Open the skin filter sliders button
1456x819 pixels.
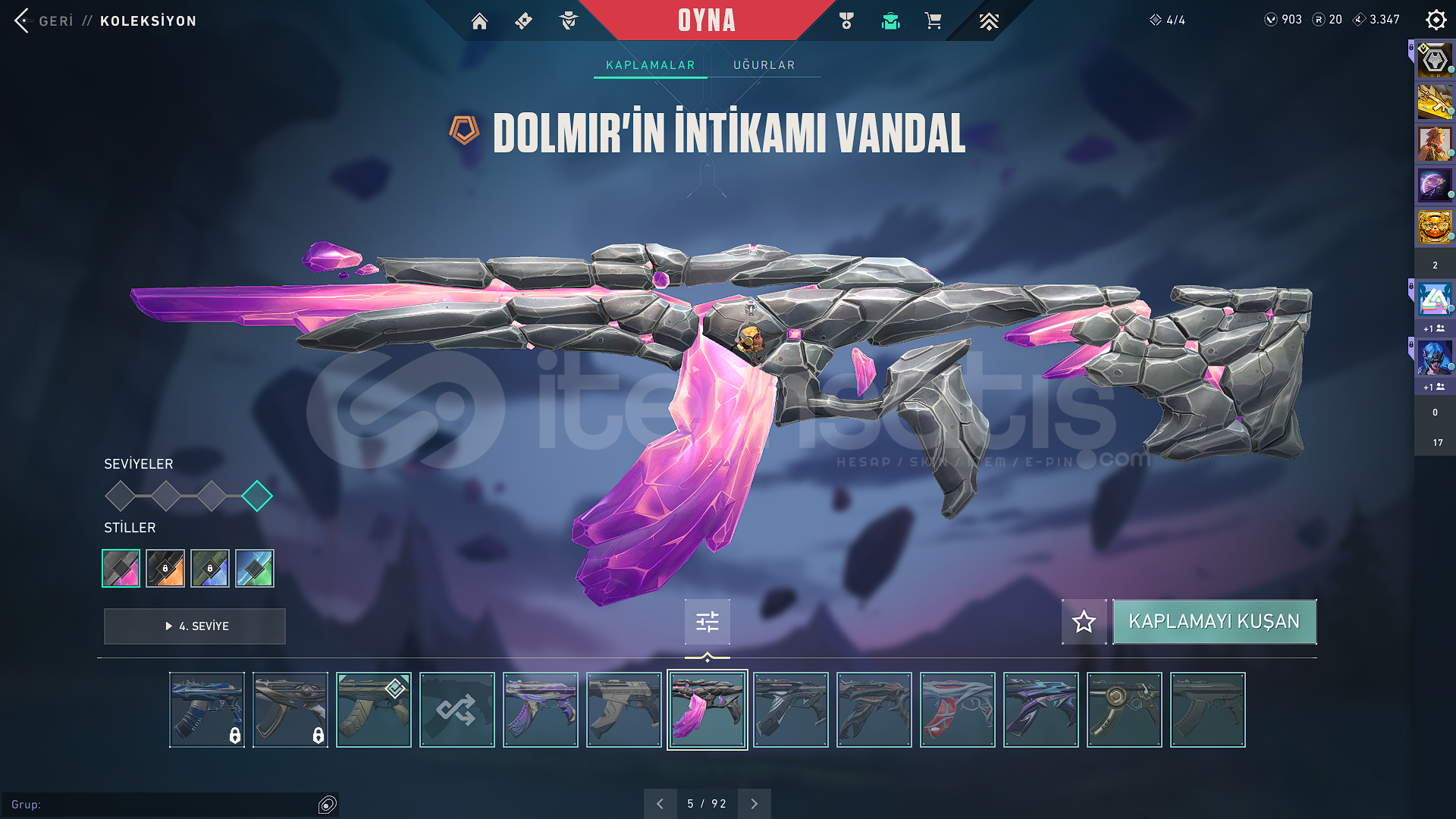(x=707, y=622)
